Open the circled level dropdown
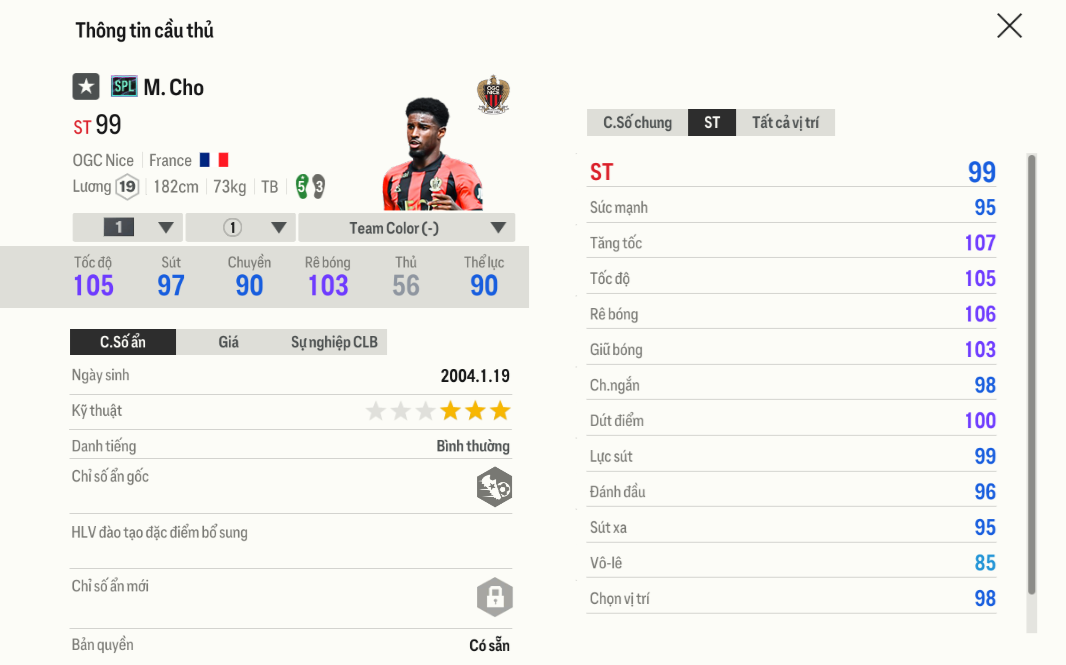The width and height of the screenshot is (1066, 665). pyautogui.click(x=241, y=228)
